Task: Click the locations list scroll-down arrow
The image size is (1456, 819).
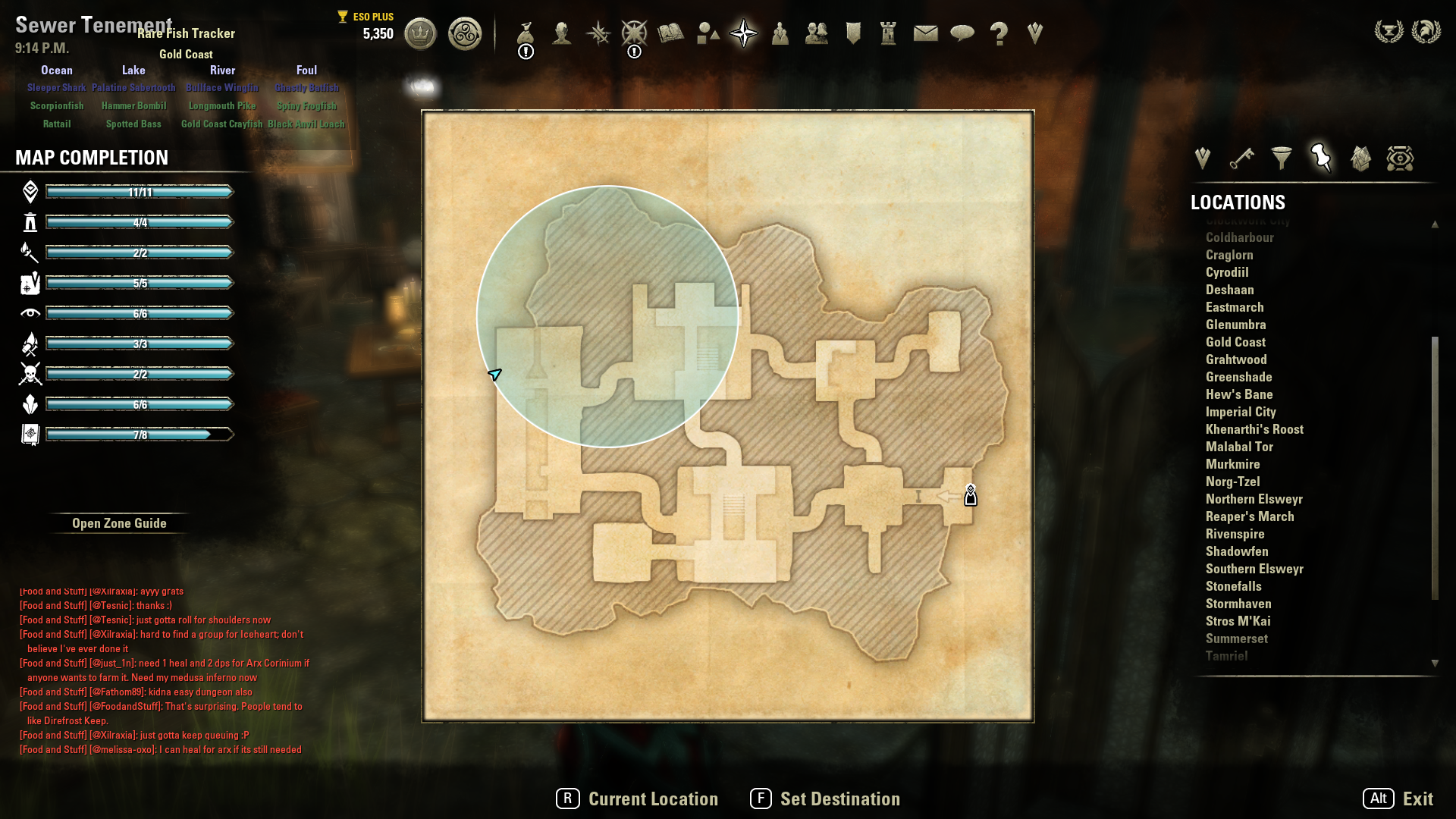Action: [1435, 664]
